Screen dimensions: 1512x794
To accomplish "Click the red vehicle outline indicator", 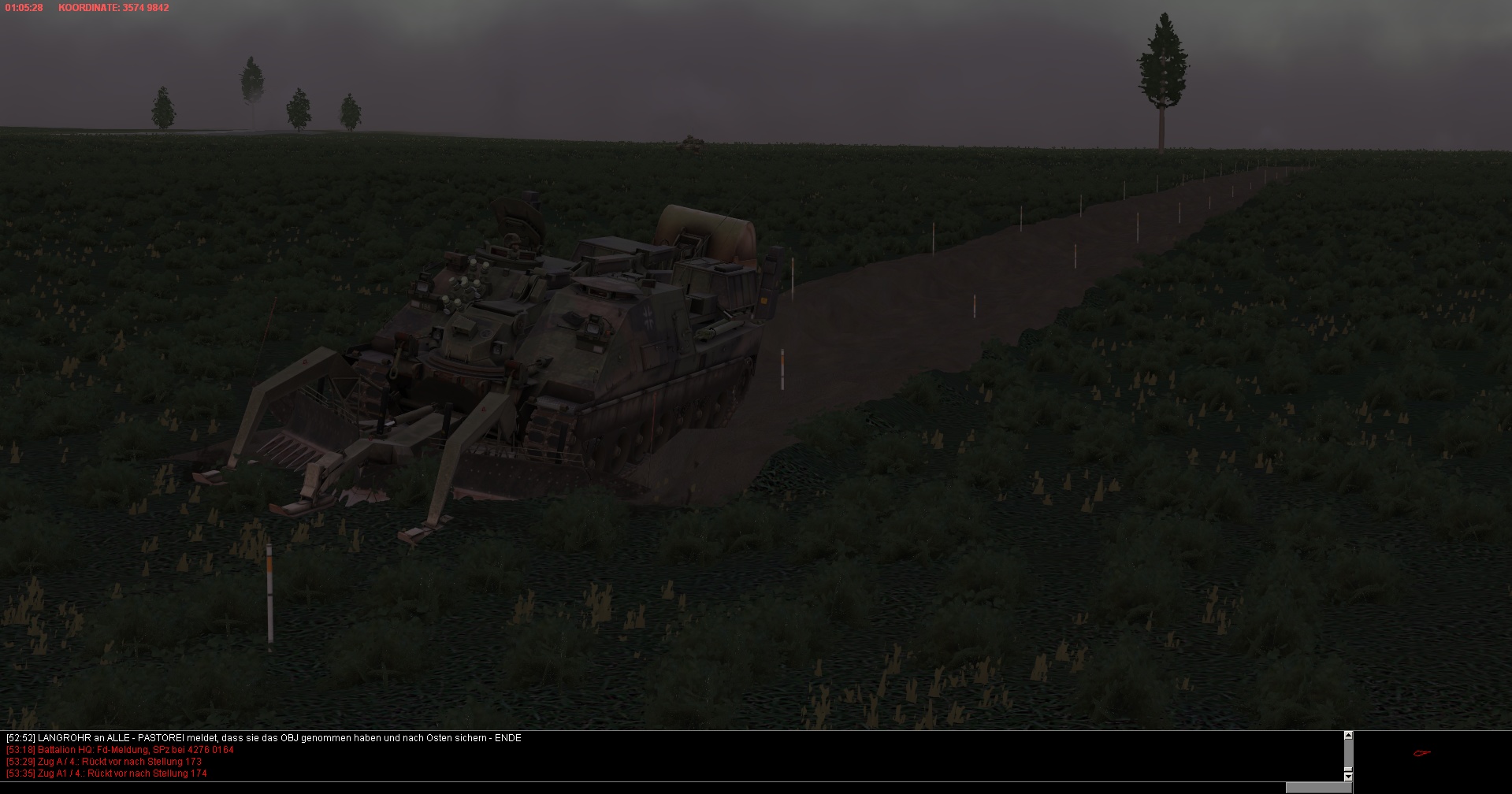I will 1421,753.
